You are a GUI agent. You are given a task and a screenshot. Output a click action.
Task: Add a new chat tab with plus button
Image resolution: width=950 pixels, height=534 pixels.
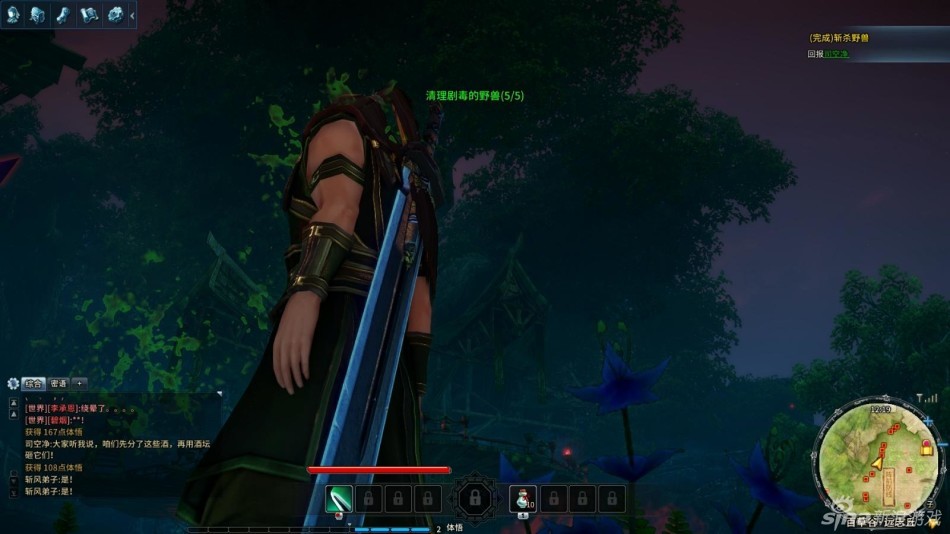point(80,383)
